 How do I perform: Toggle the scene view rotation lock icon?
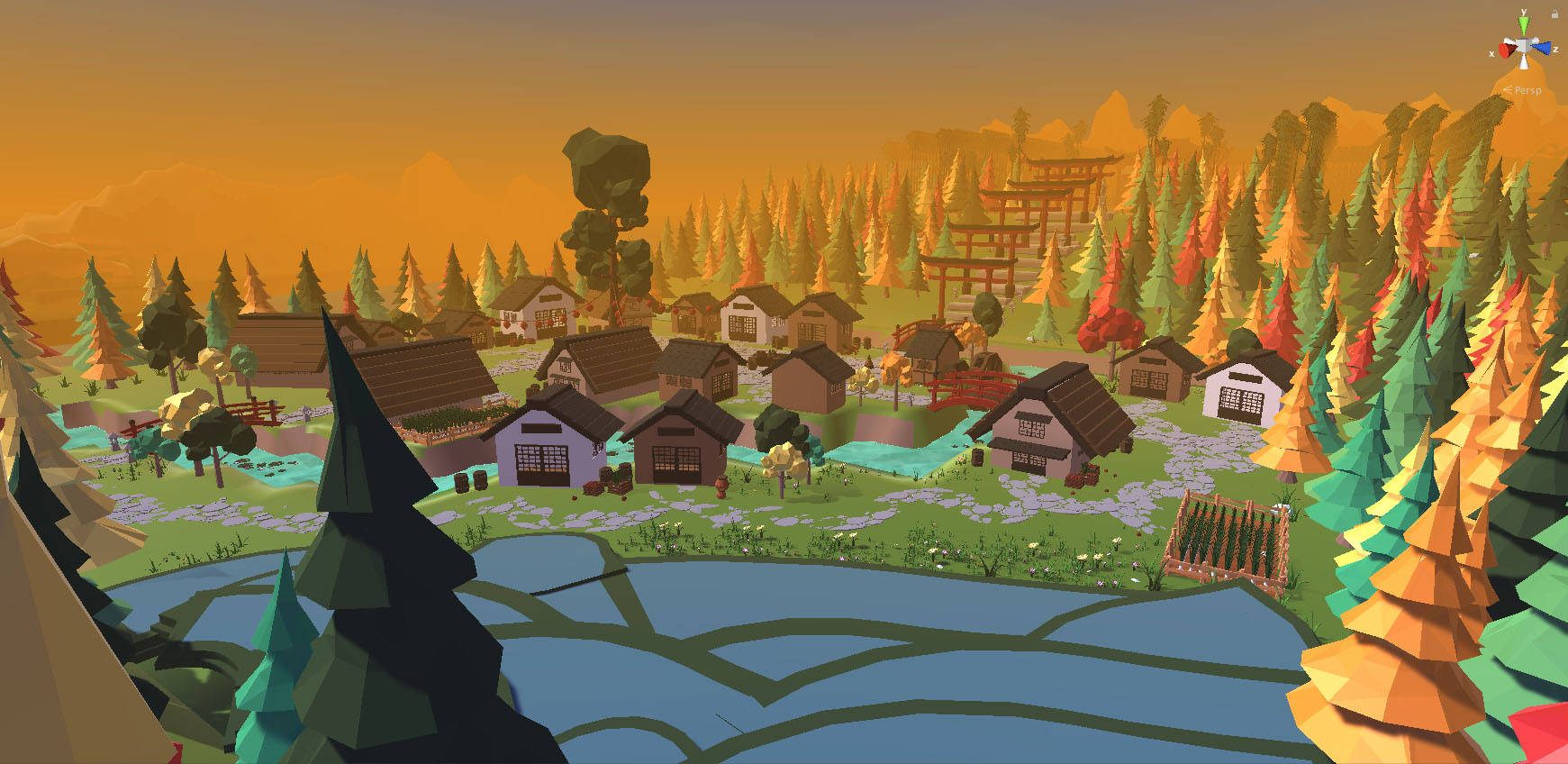(1554, 14)
